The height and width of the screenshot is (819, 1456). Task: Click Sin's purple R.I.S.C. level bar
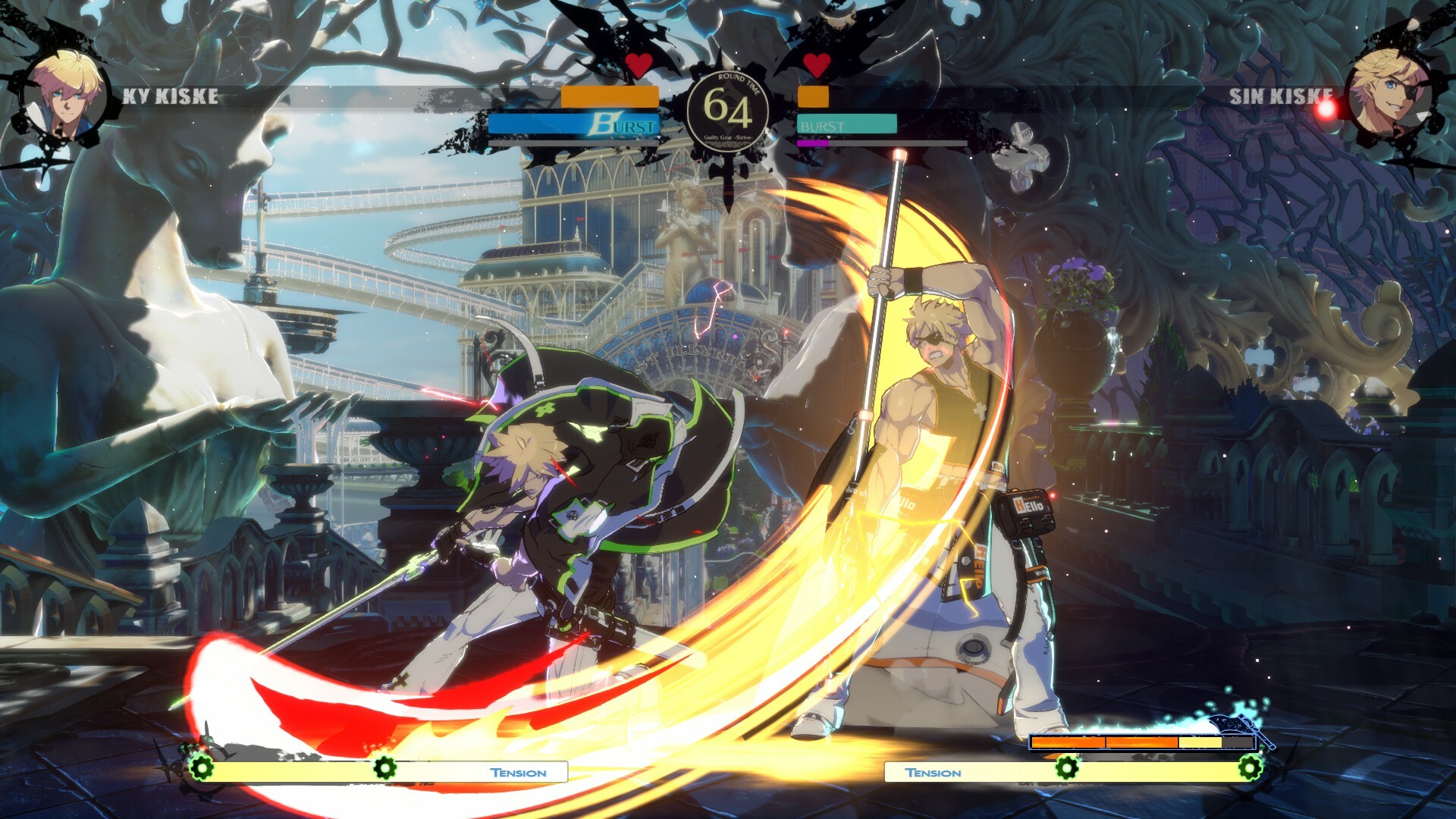(812, 143)
